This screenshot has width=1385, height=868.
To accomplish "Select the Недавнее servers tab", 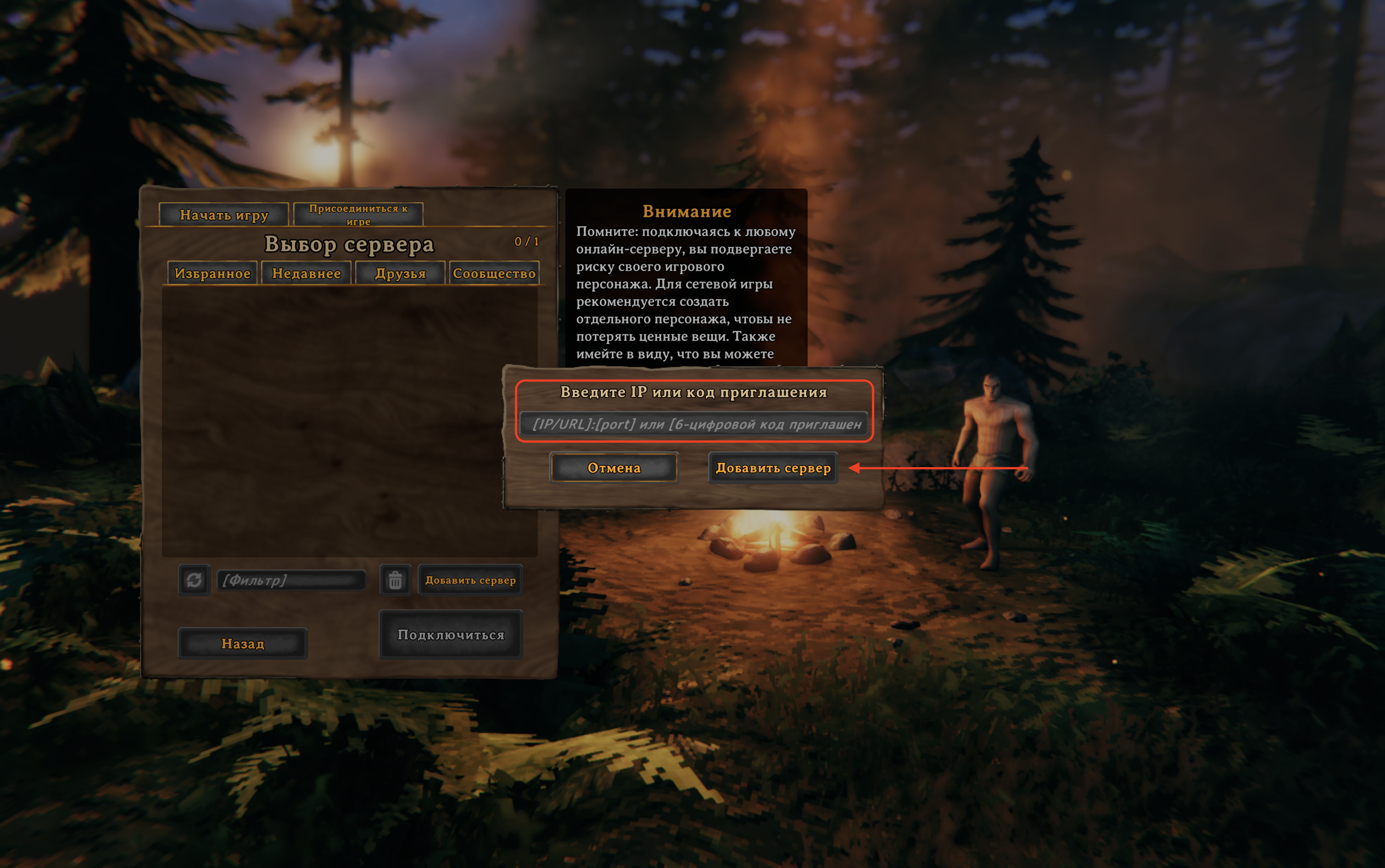I will click(x=306, y=273).
